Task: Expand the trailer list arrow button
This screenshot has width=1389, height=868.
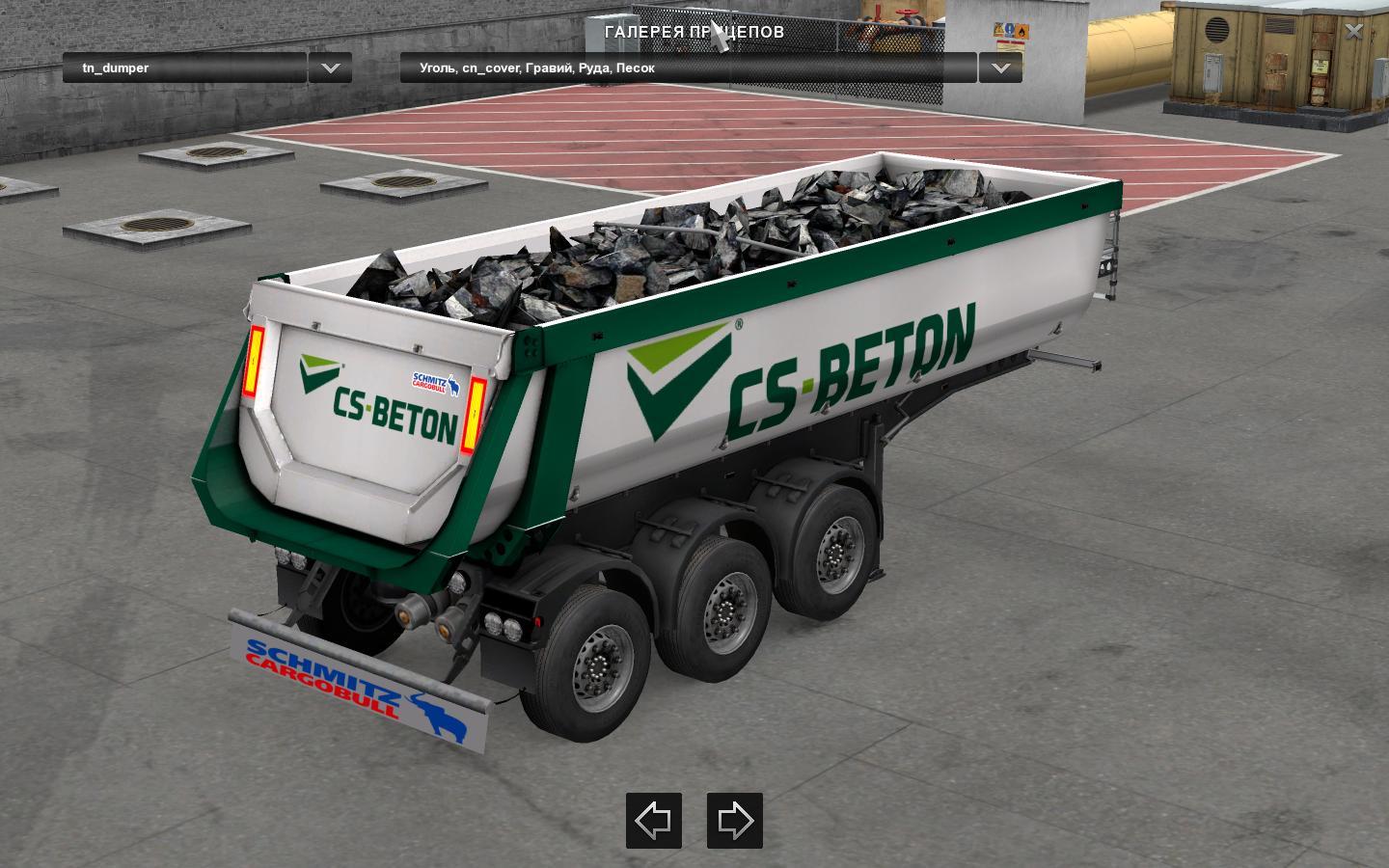Action: pyautogui.click(x=330, y=68)
